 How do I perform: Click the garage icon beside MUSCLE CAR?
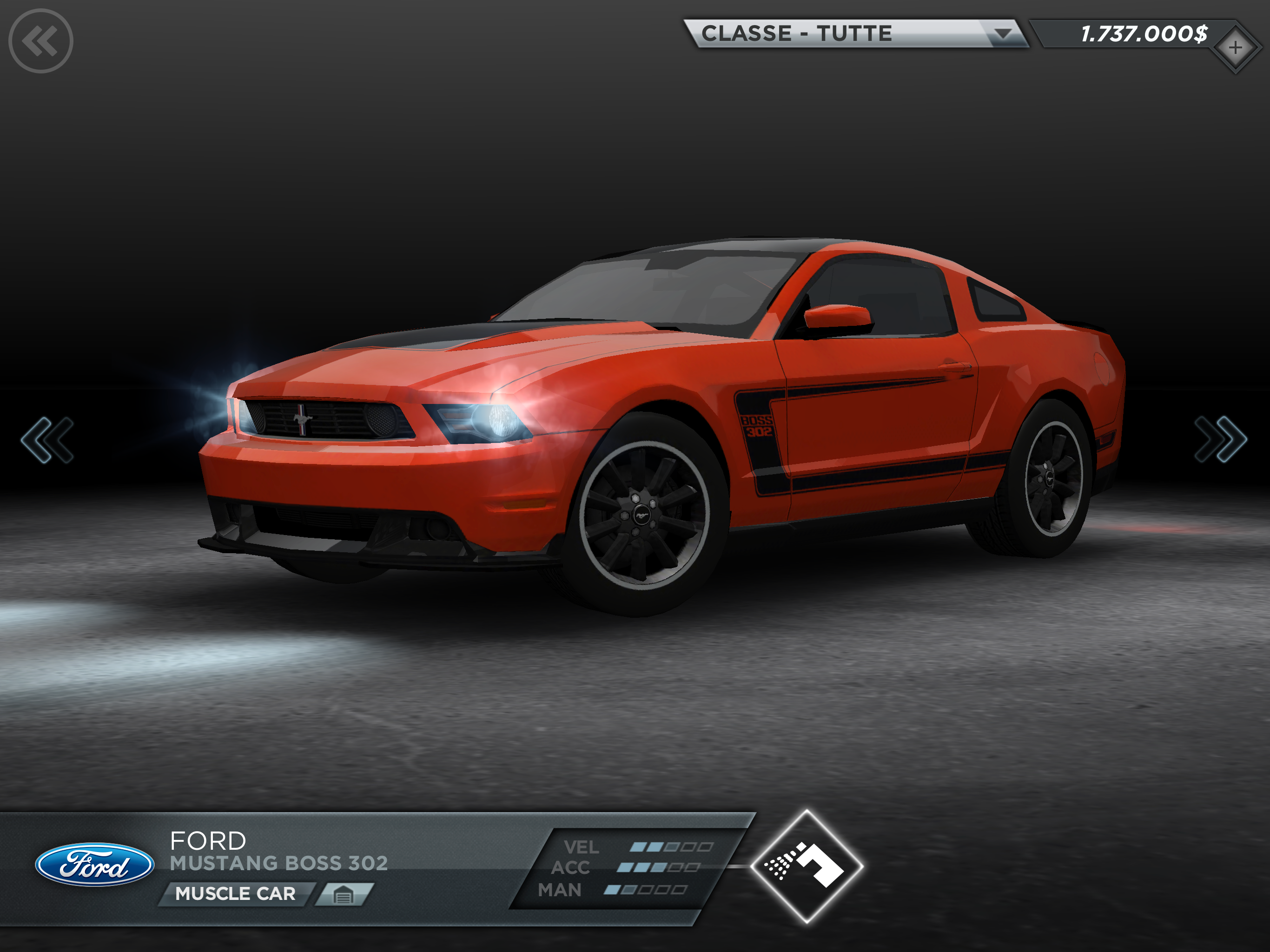(344, 894)
